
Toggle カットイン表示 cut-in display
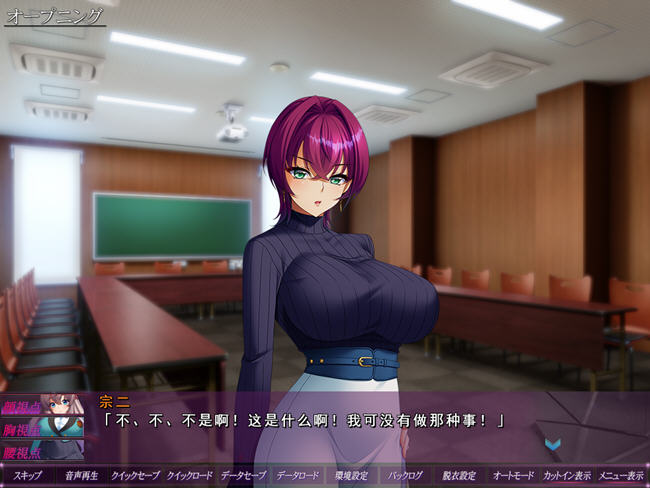pos(568,475)
